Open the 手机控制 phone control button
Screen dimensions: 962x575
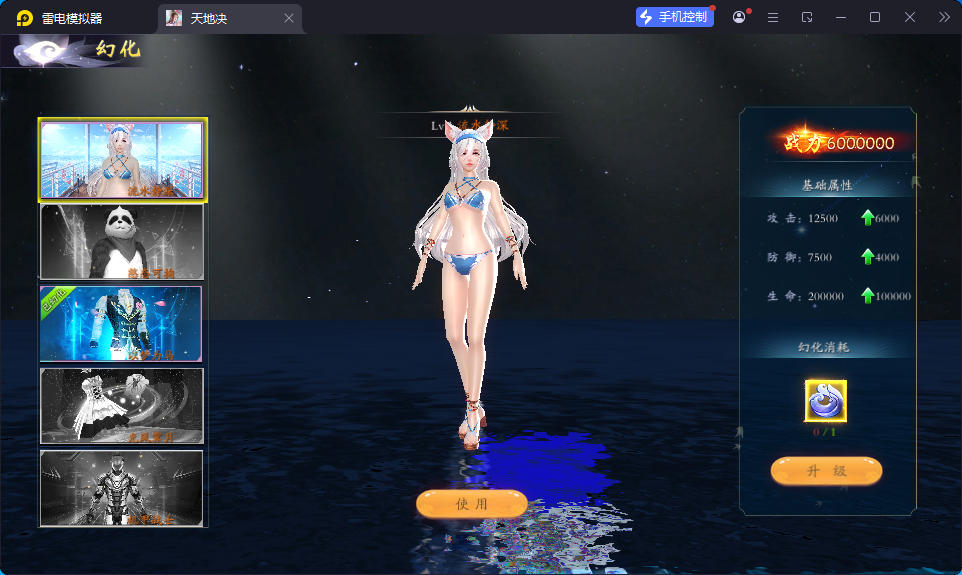[675, 17]
